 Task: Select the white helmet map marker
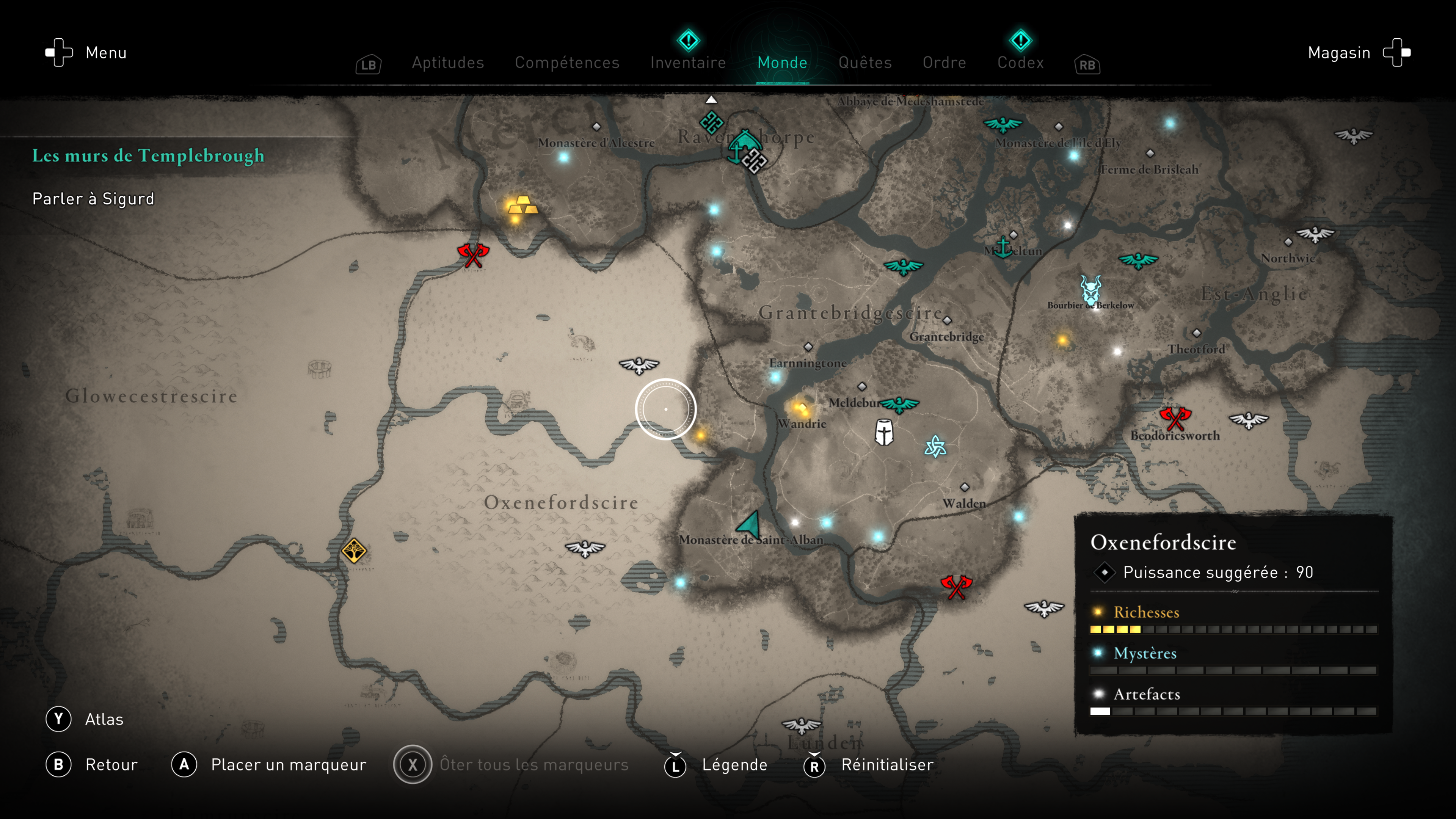pos(884,432)
